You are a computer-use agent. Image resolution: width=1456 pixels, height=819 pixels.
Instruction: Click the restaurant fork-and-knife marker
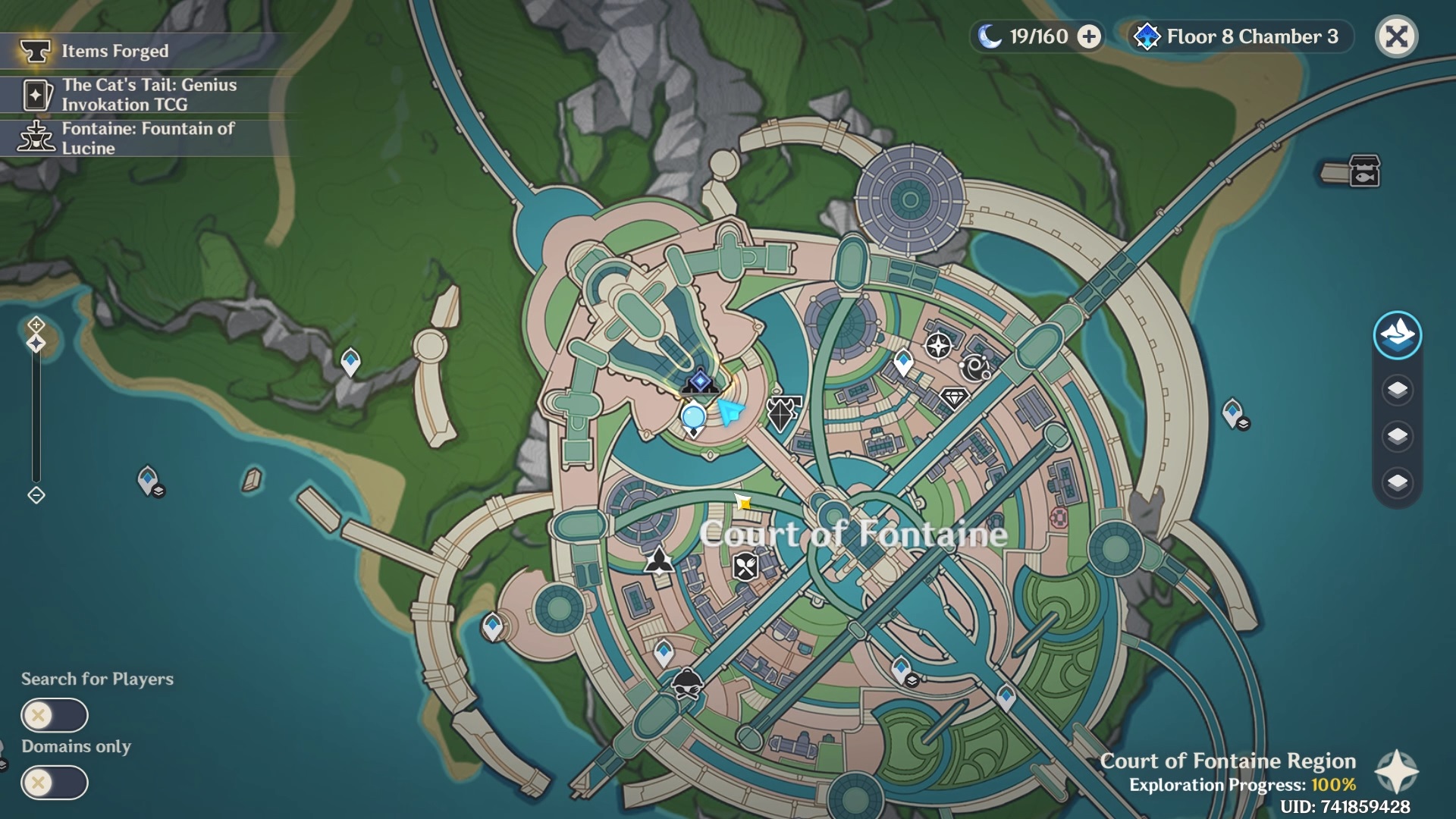(745, 566)
